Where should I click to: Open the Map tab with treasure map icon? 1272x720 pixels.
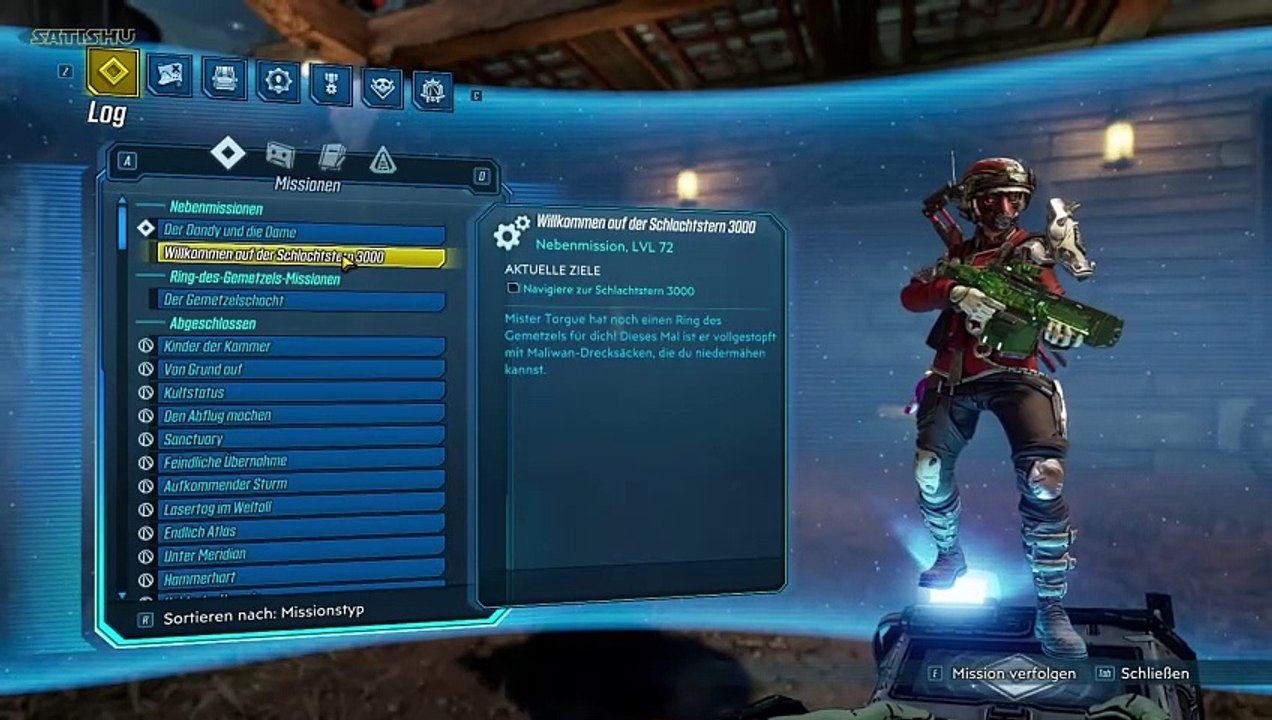coord(170,76)
